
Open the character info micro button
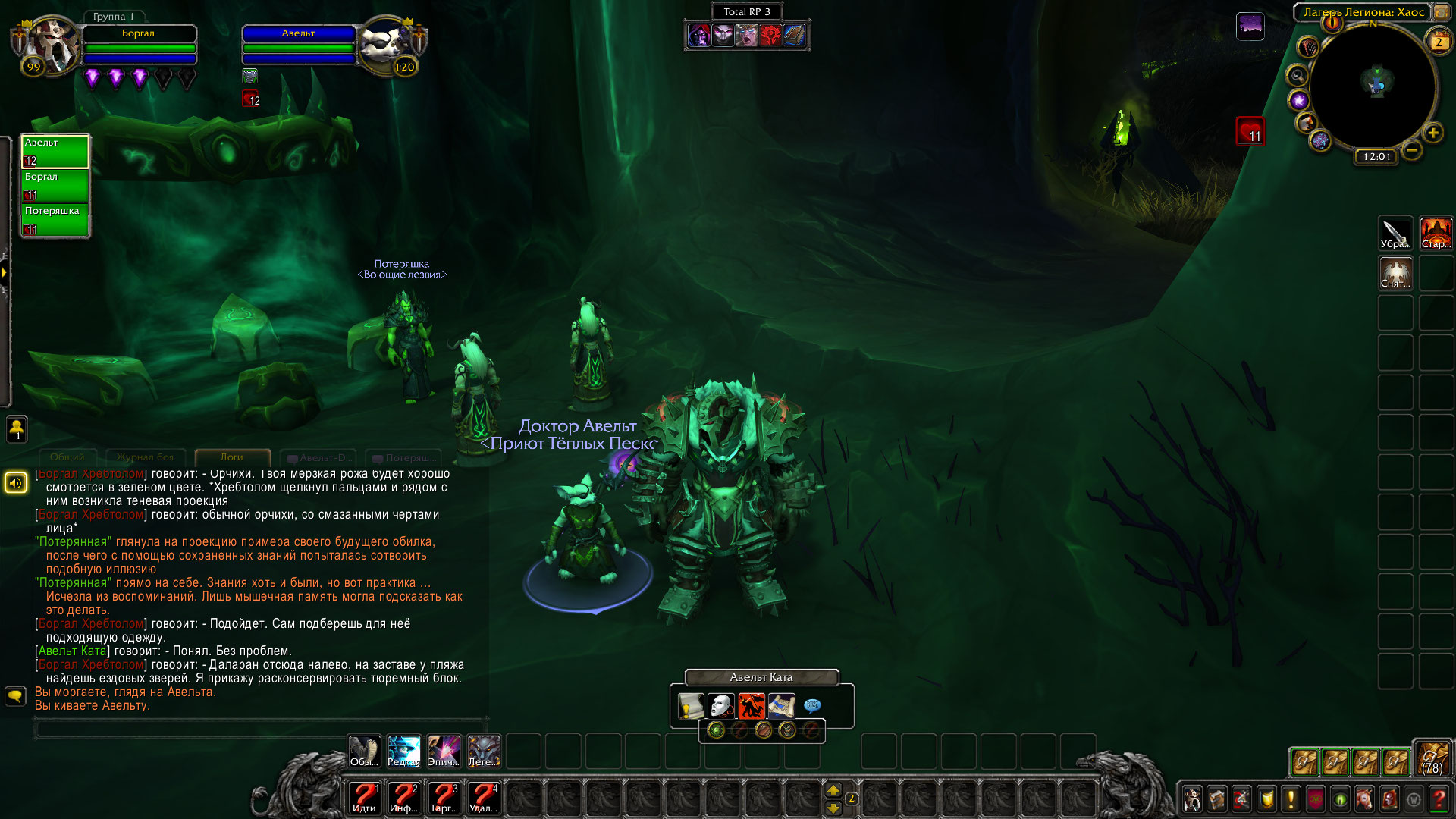[1192, 799]
